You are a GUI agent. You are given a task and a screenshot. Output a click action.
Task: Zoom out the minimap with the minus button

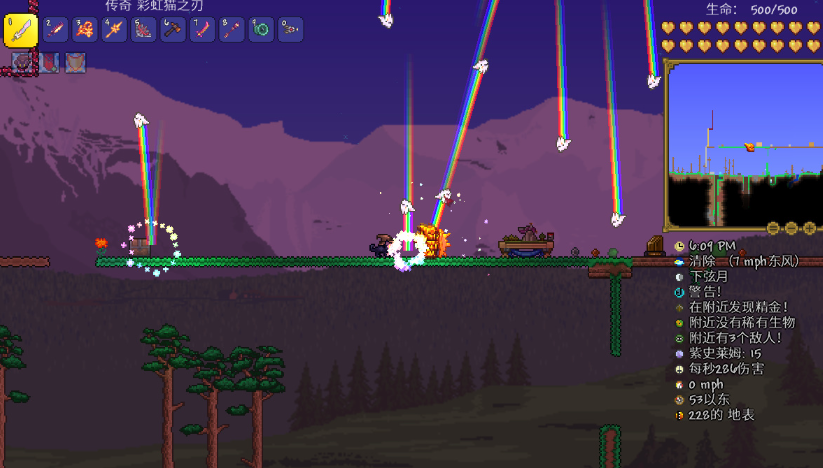coord(792,228)
